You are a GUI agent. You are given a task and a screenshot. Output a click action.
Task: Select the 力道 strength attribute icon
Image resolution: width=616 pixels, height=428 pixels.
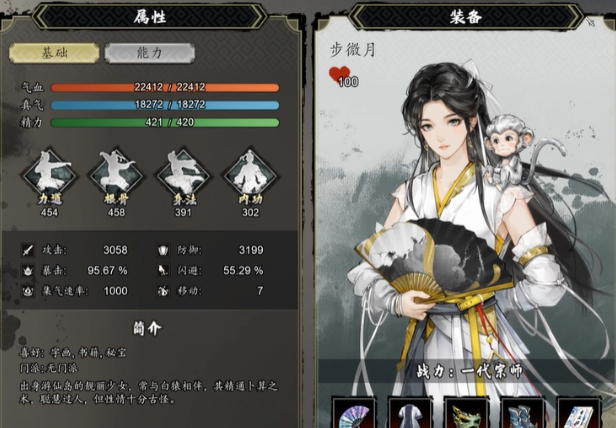pyautogui.click(x=49, y=175)
